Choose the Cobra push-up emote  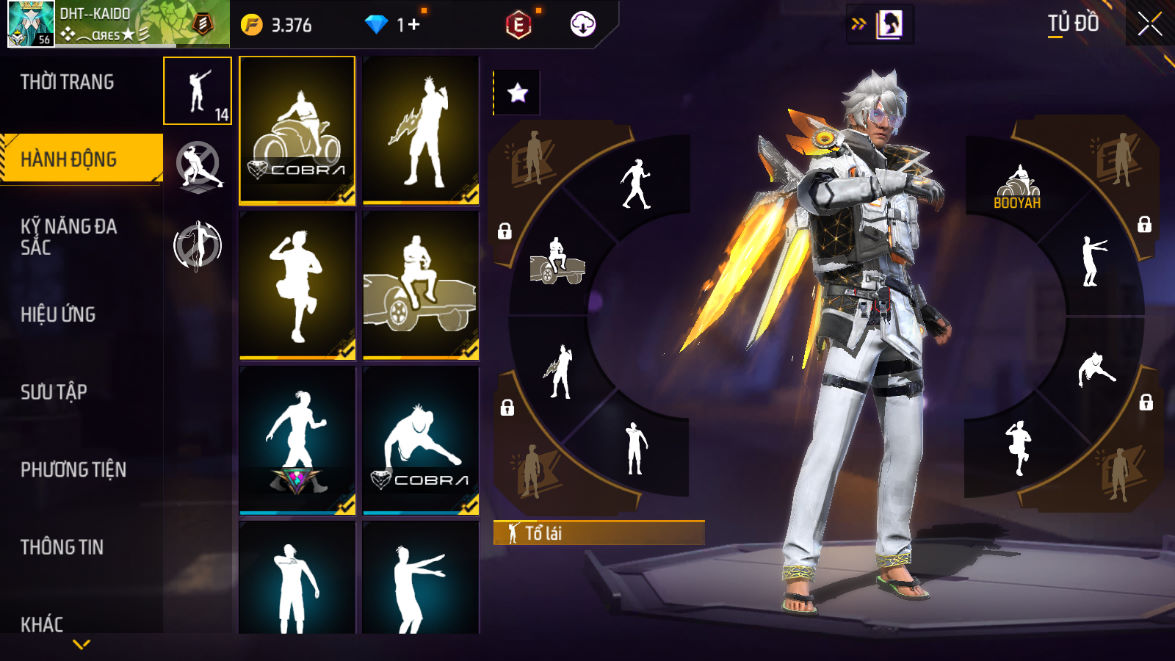420,440
